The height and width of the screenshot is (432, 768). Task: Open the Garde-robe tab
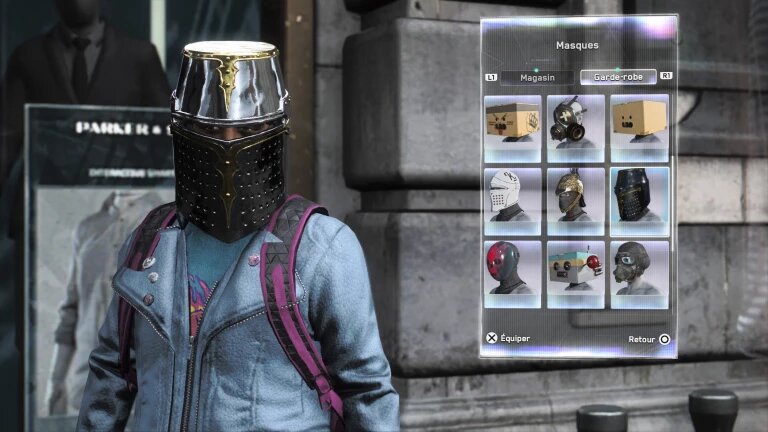pos(617,77)
